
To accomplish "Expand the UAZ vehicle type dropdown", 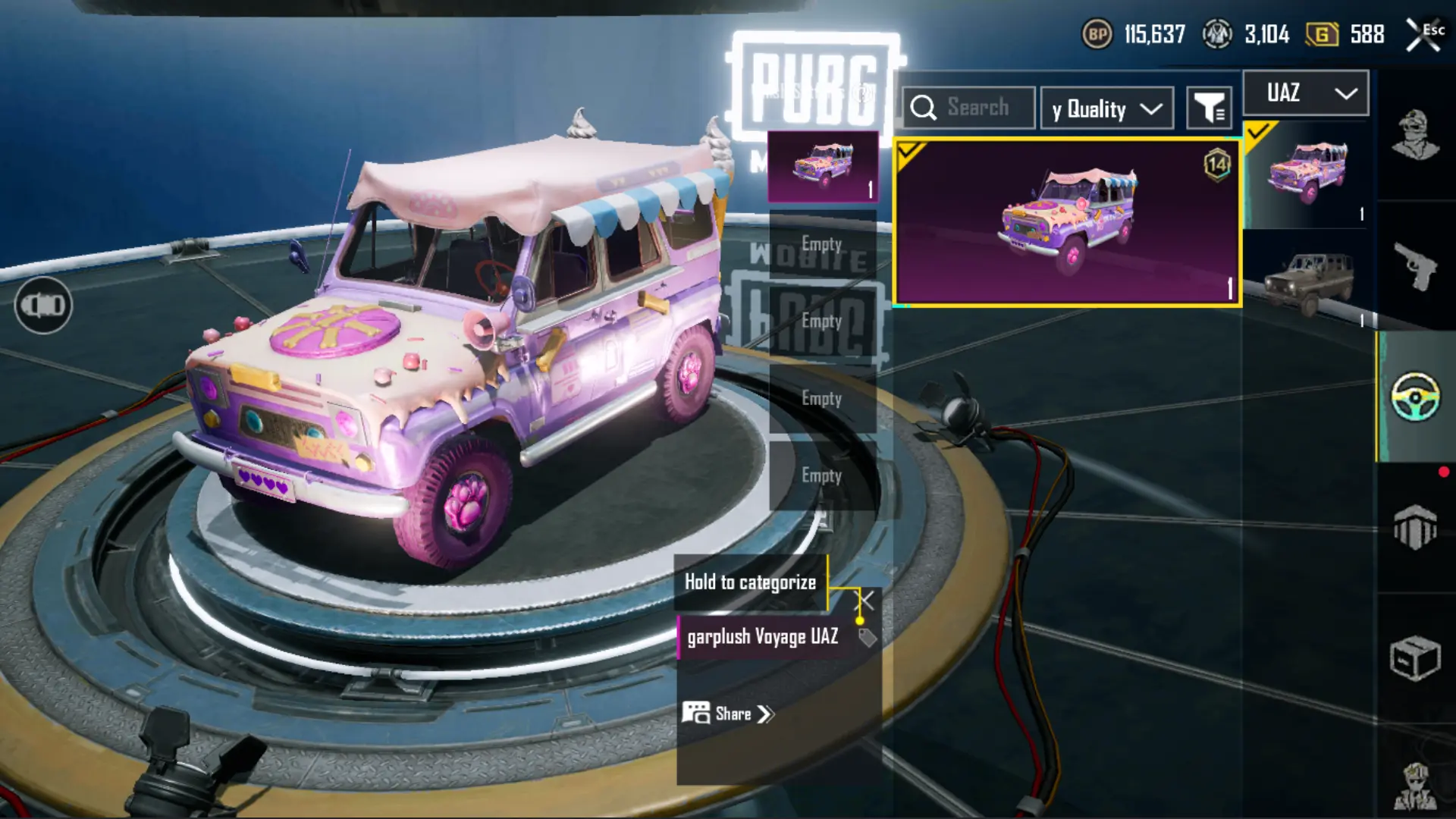I will pos(1306,93).
